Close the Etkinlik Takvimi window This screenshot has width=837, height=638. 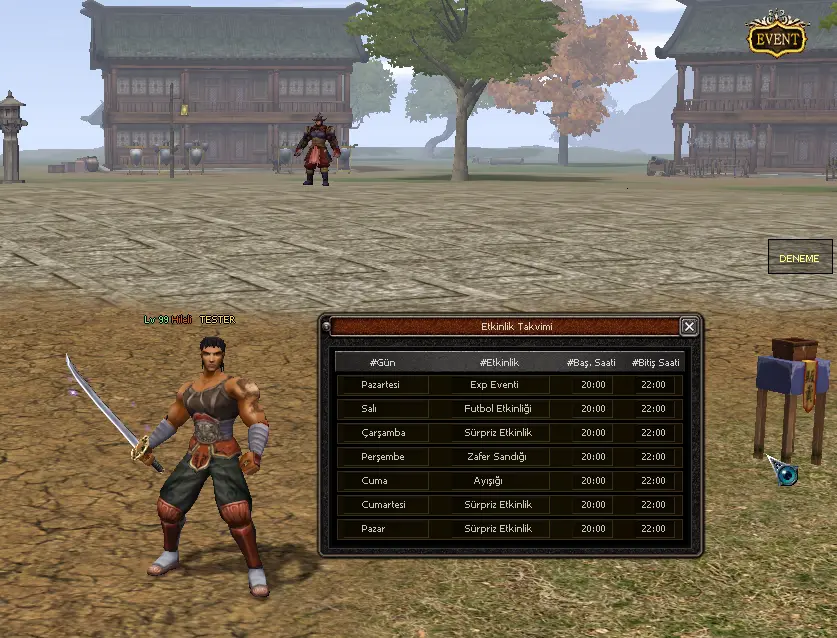pyautogui.click(x=689, y=326)
